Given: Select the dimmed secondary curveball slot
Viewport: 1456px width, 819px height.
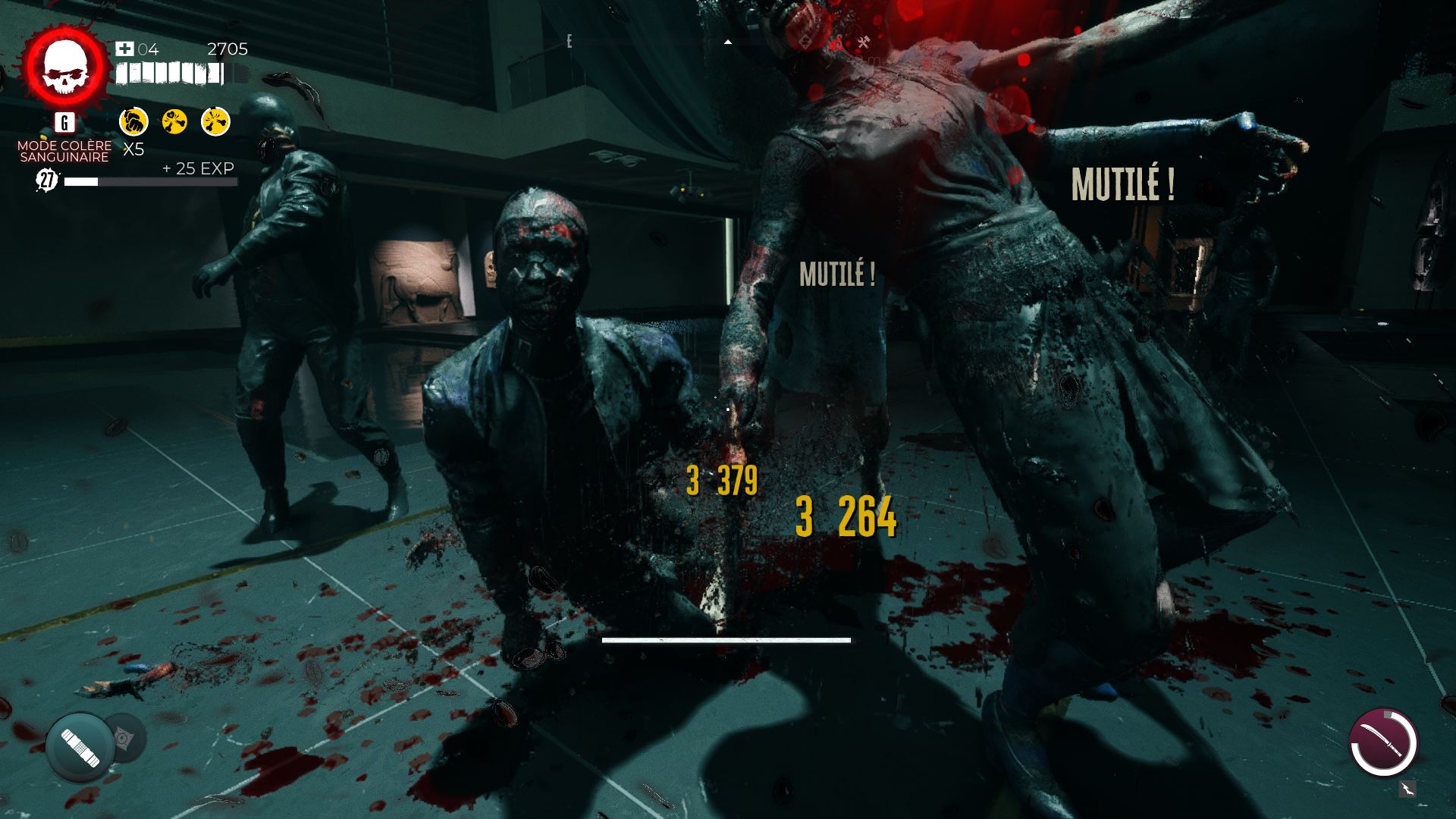Looking at the screenshot, I should 124,738.
